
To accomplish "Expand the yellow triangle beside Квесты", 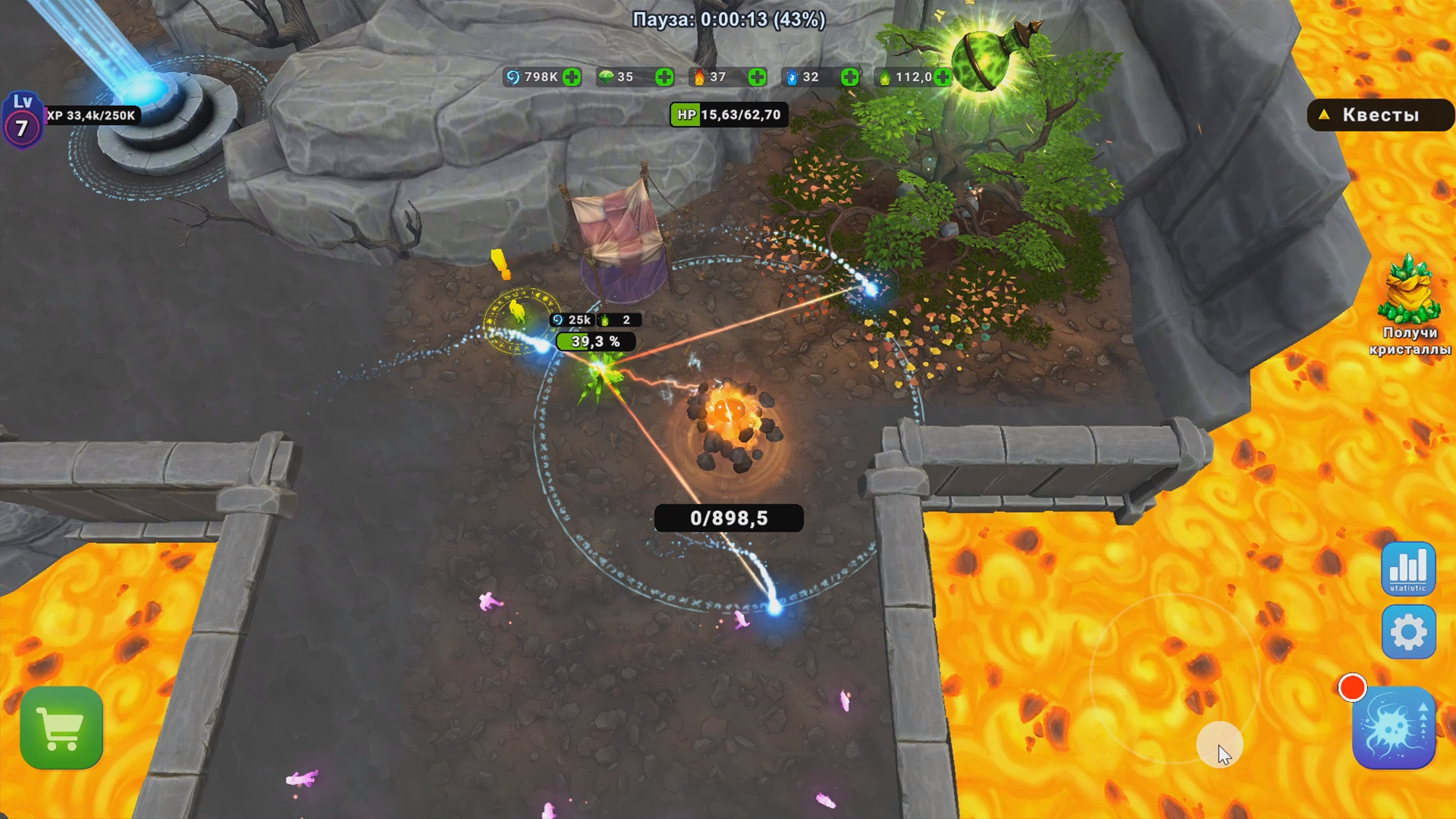I will coord(1323,115).
